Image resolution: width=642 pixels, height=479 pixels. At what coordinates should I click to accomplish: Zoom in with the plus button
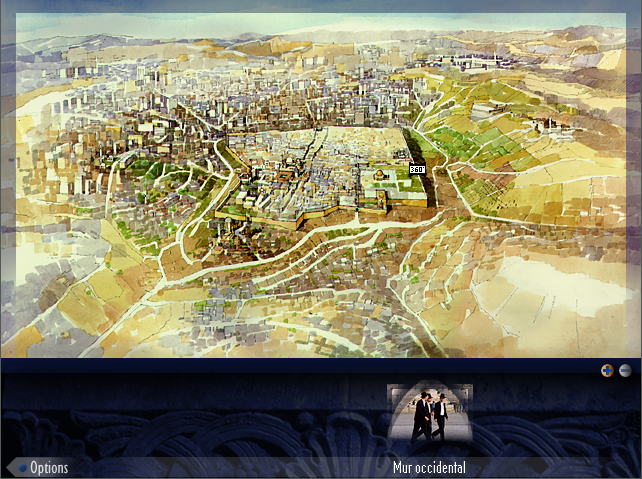[x=607, y=370]
